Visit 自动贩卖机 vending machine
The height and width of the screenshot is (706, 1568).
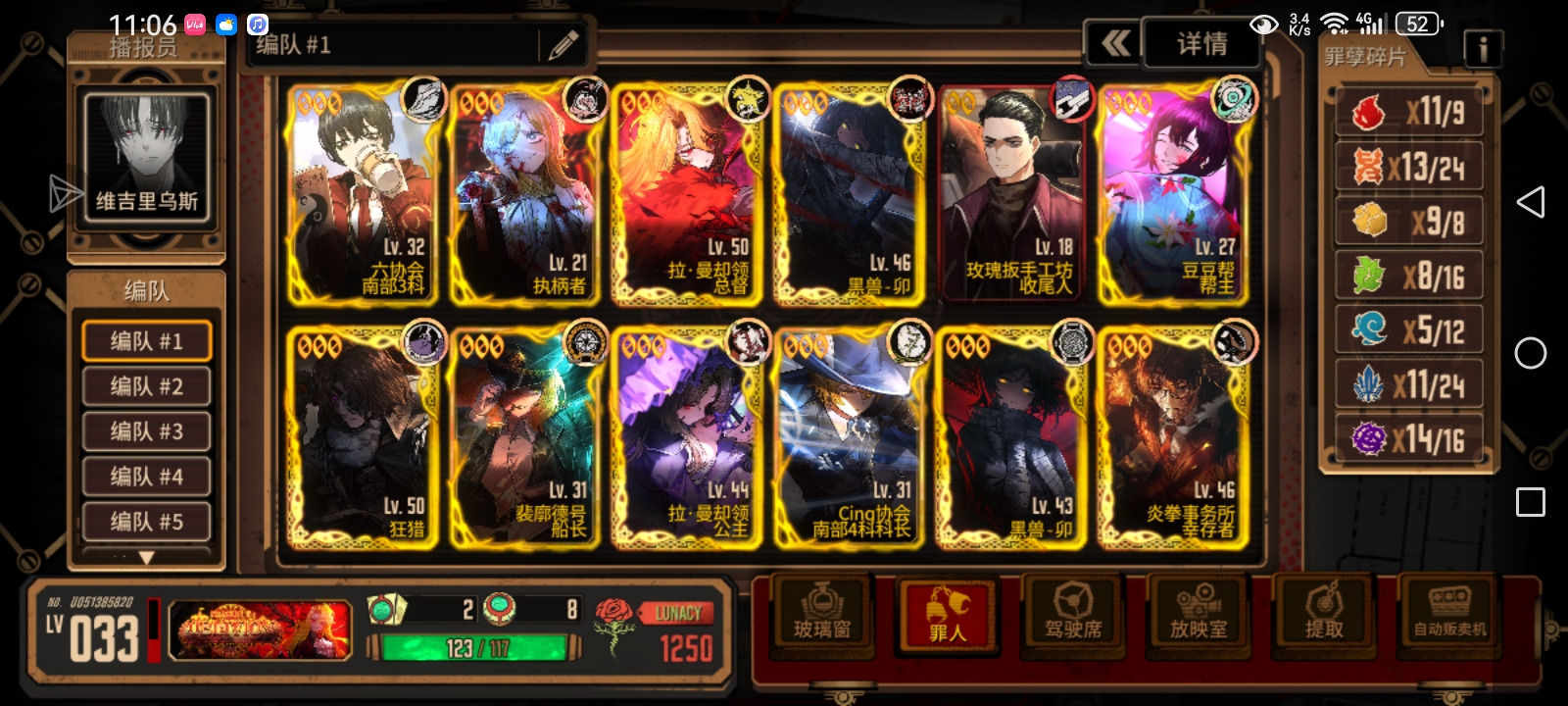tap(1449, 613)
